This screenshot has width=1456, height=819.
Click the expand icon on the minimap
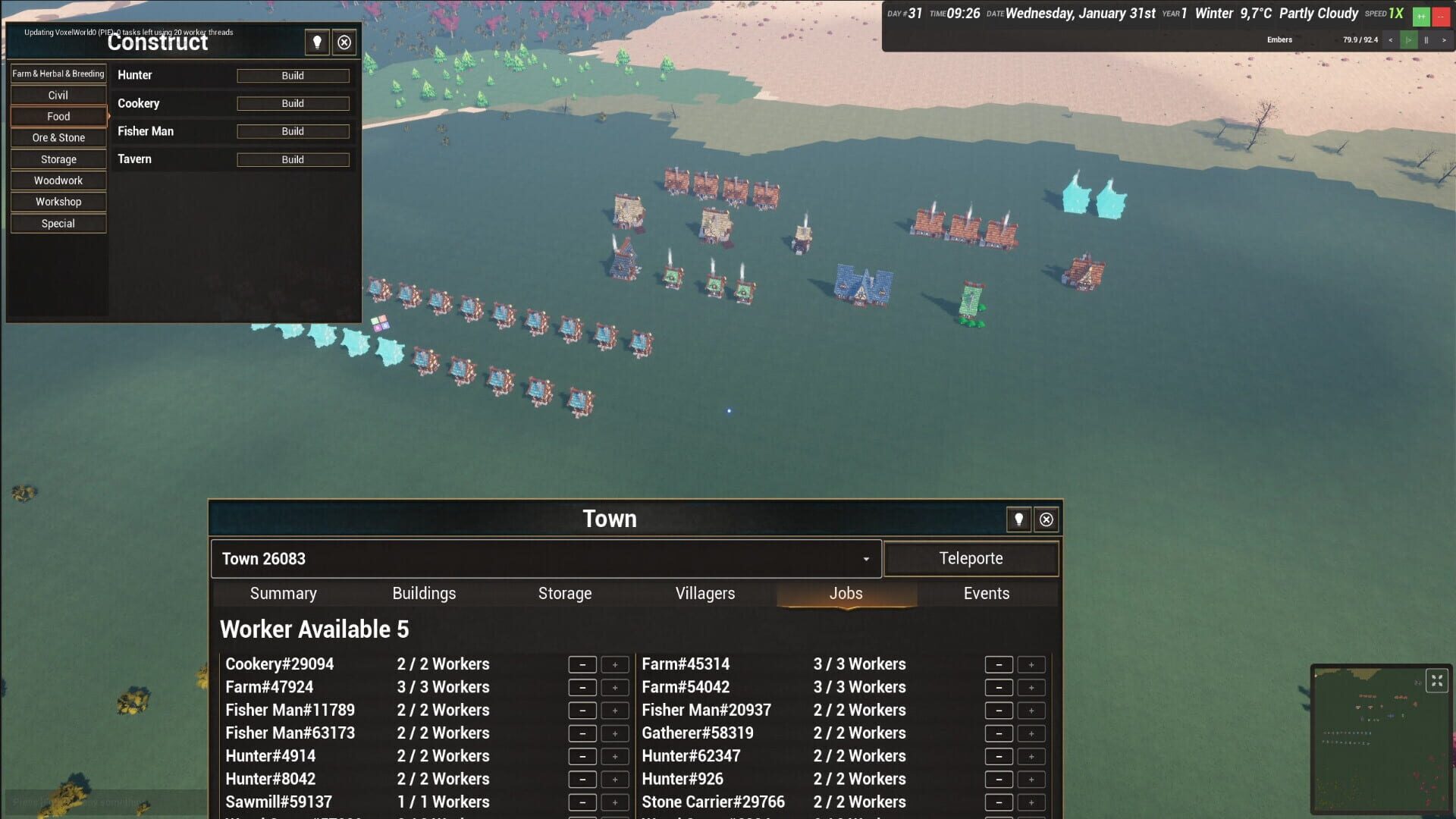tap(1438, 680)
